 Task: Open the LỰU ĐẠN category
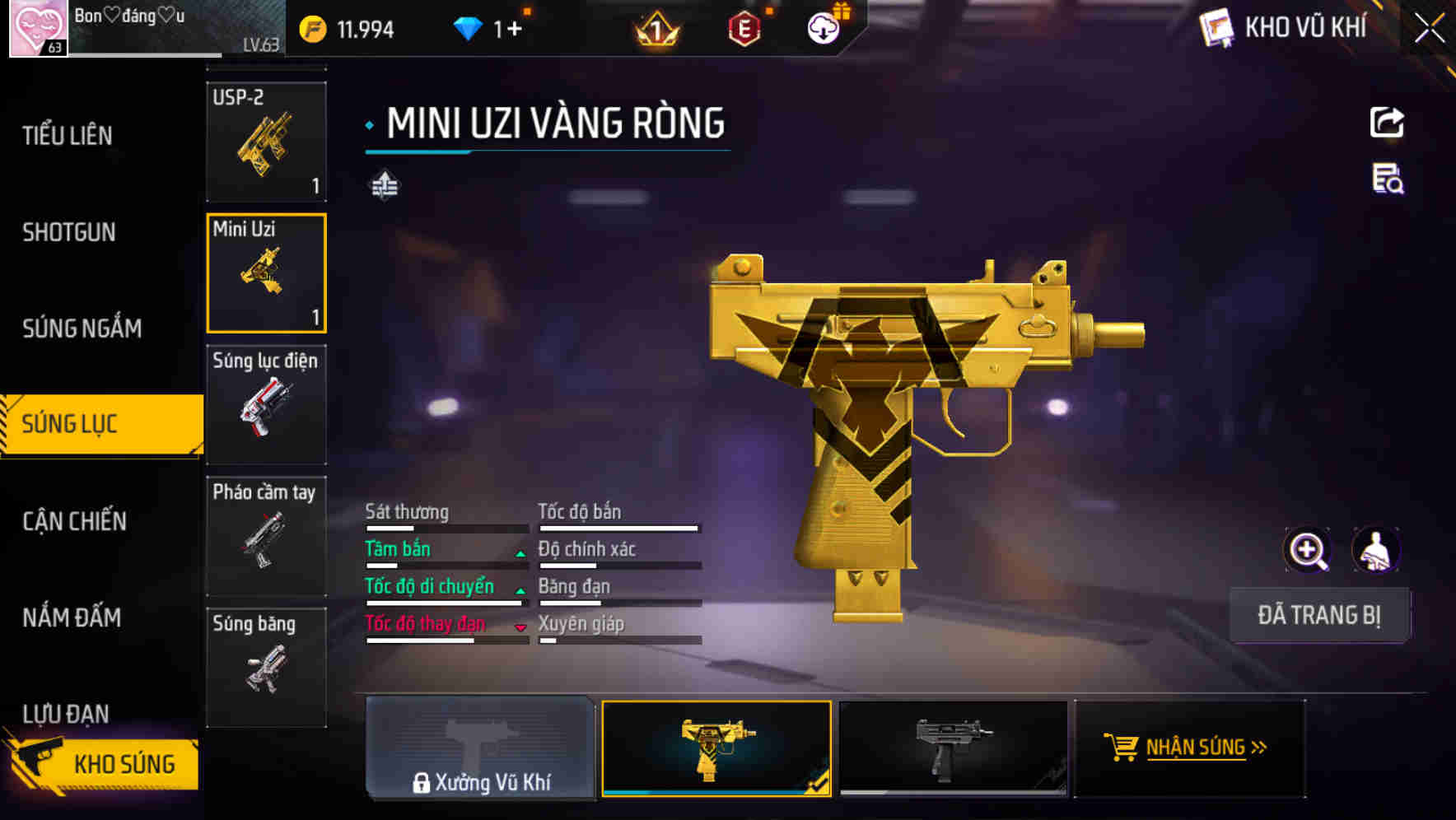click(x=66, y=713)
